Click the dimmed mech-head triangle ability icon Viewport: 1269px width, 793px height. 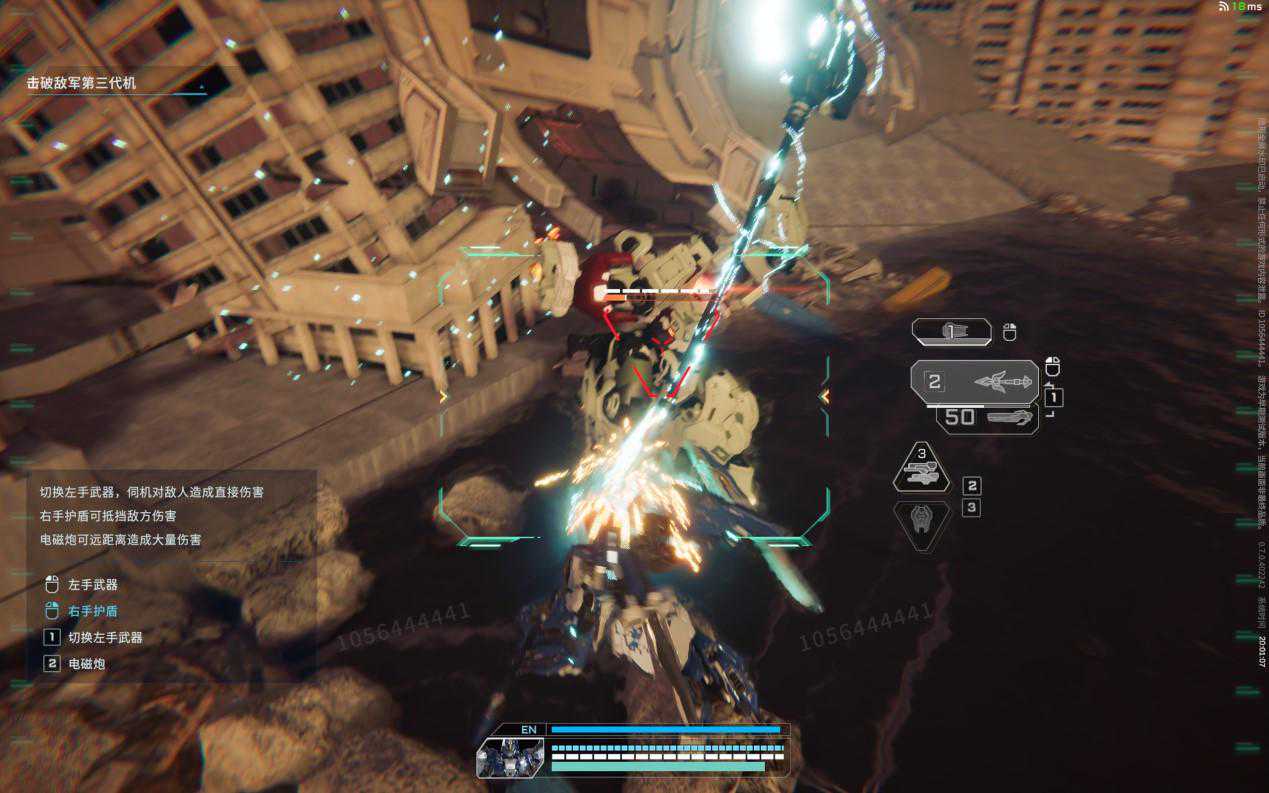pyautogui.click(x=921, y=523)
